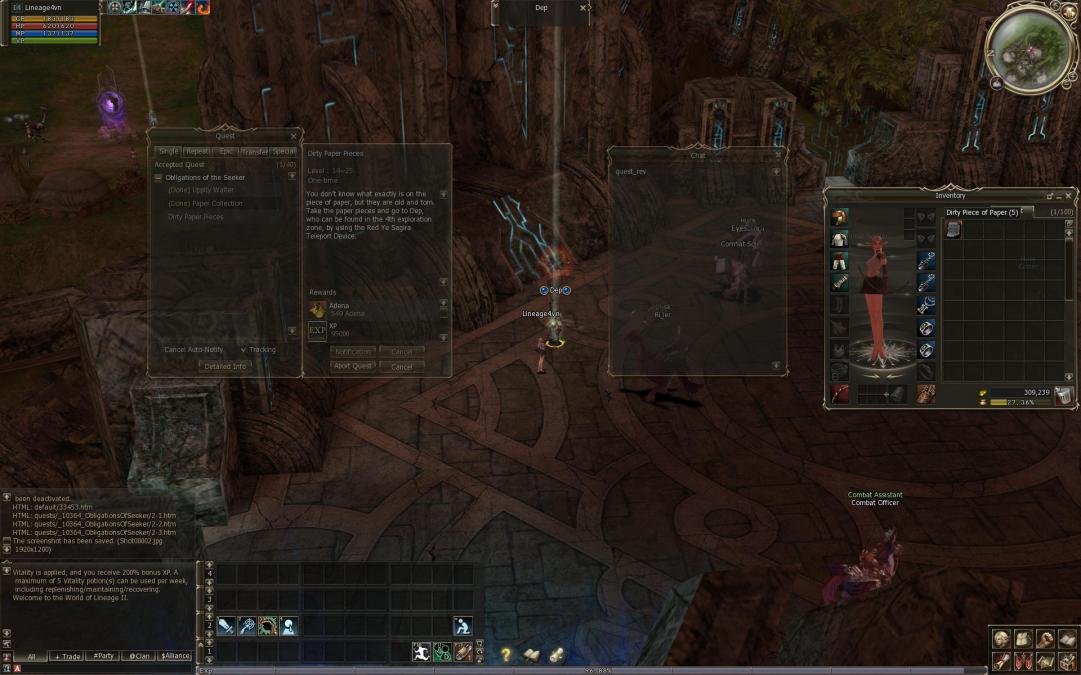Open the Epic quest tab
The width and height of the screenshot is (1081, 675).
(226, 151)
